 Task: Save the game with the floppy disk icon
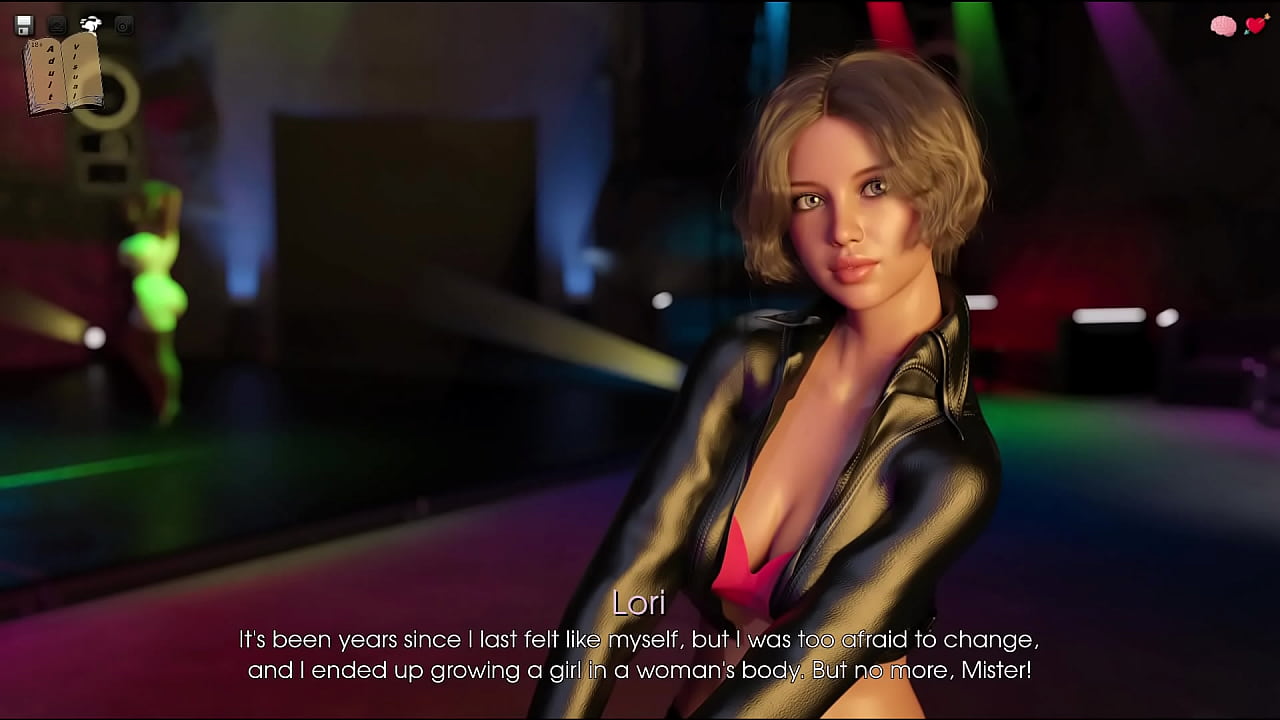point(25,25)
